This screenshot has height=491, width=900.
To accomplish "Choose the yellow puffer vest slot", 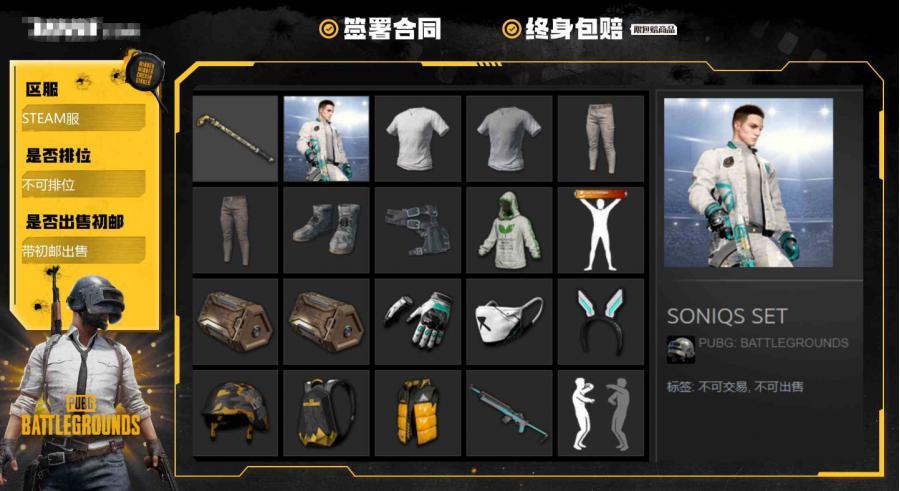I will (x=417, y=412).
